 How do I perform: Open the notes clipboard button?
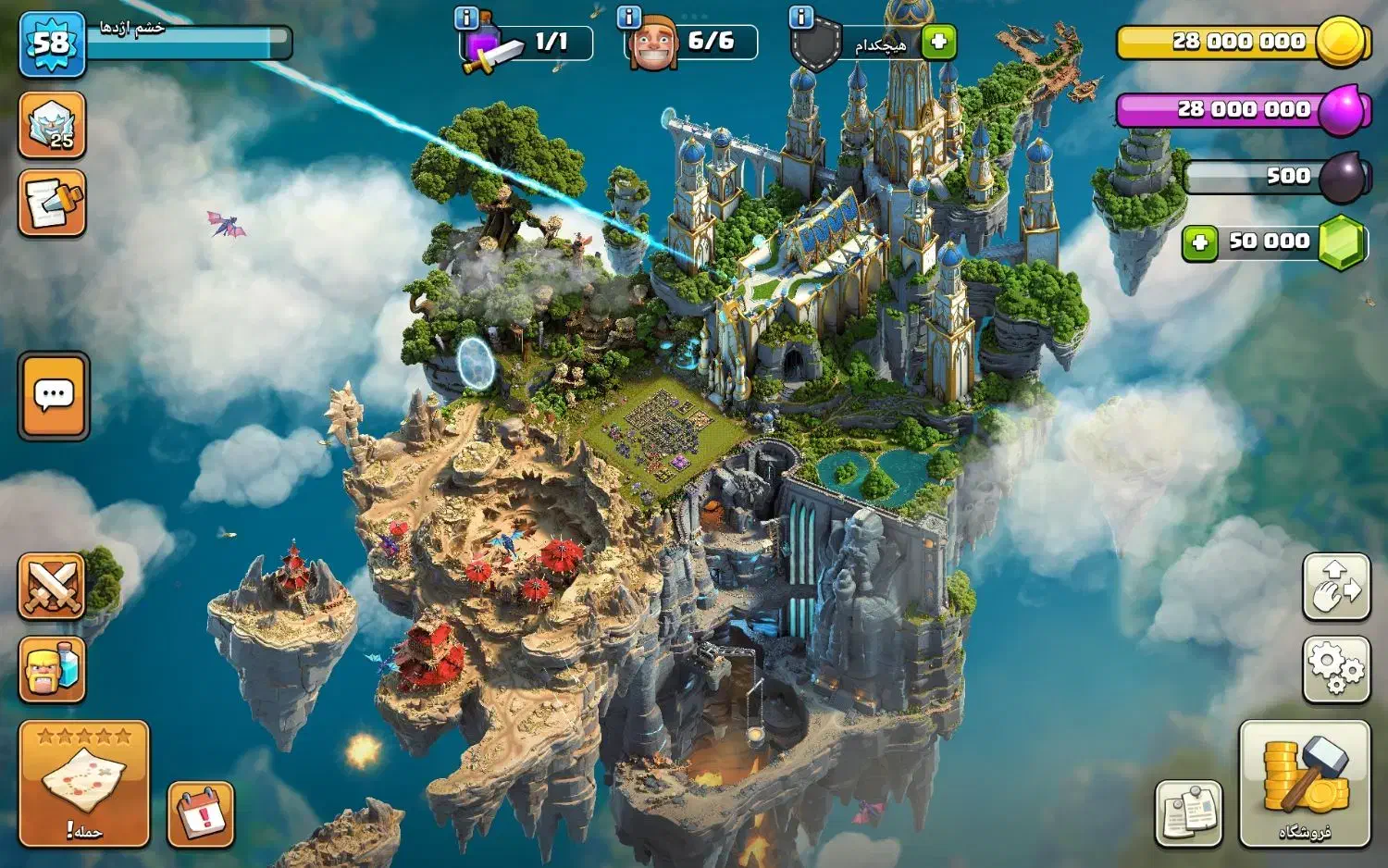coord(1189,813)
